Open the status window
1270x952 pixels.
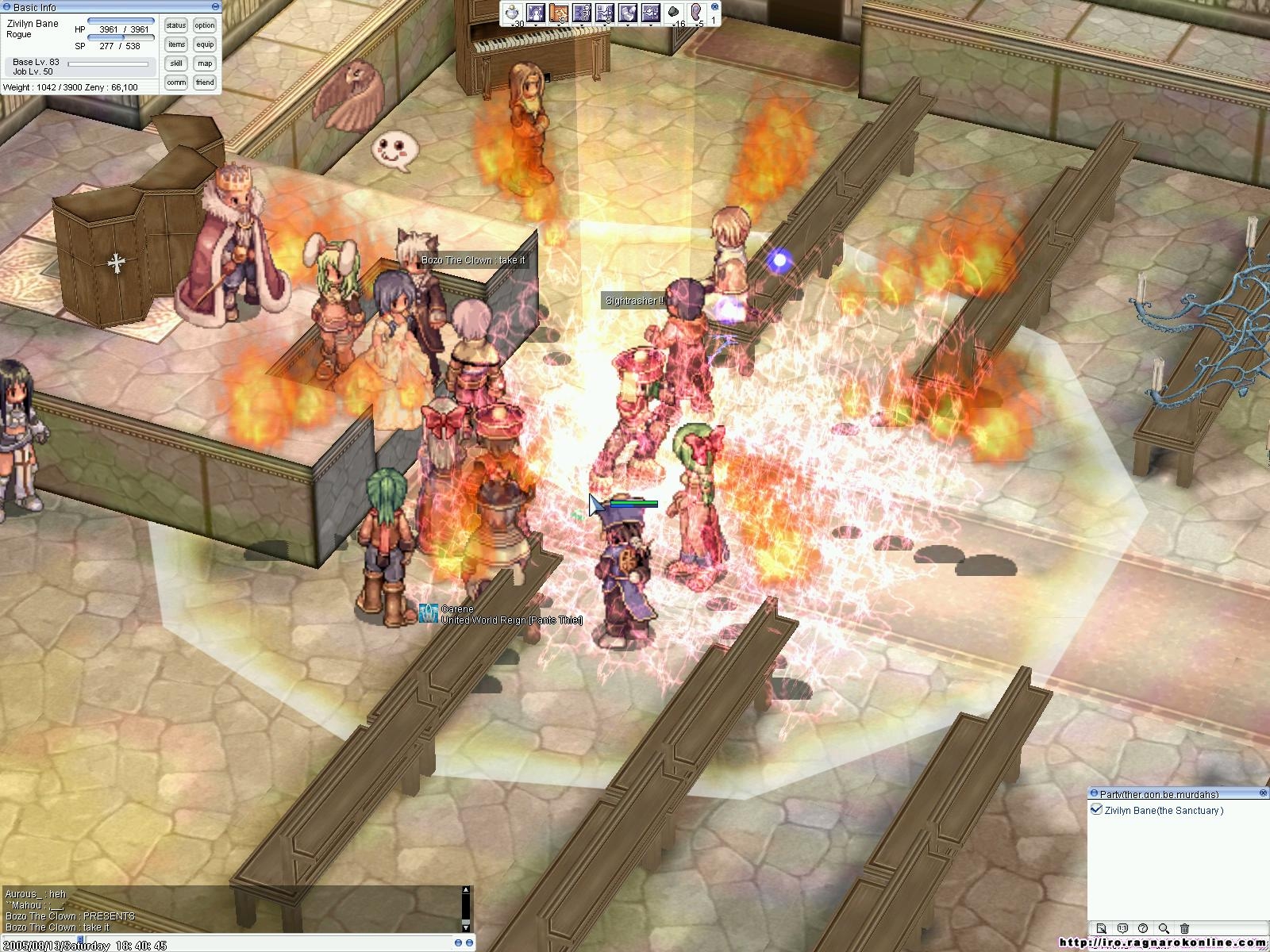pyautogui.click(x=176, y=25)
